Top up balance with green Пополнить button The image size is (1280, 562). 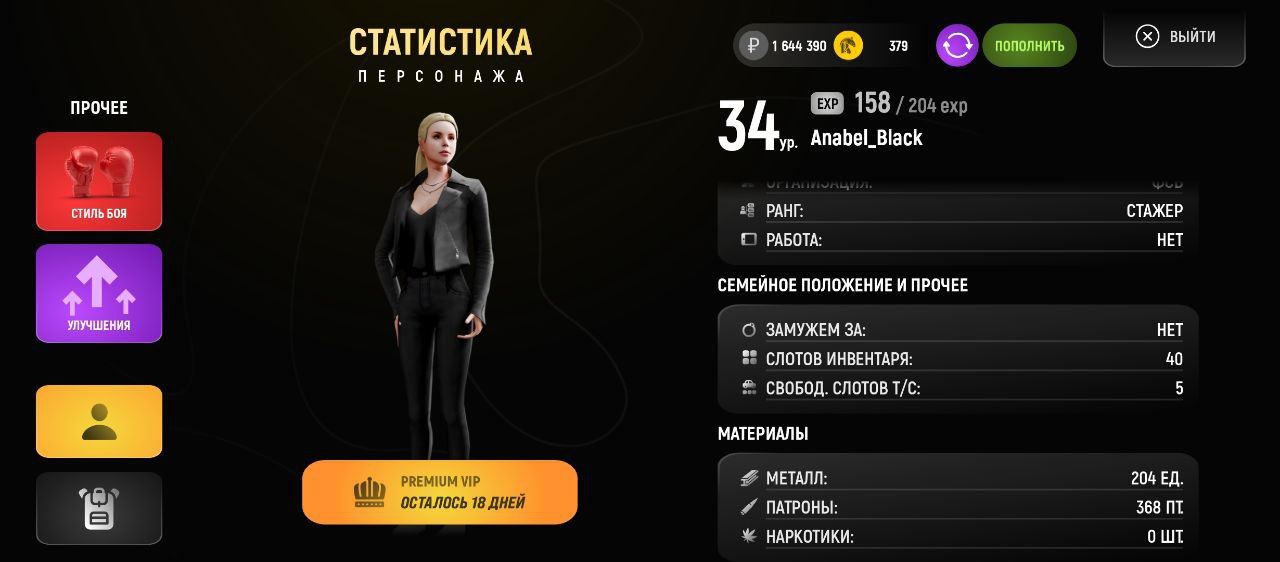(1029, 46)
